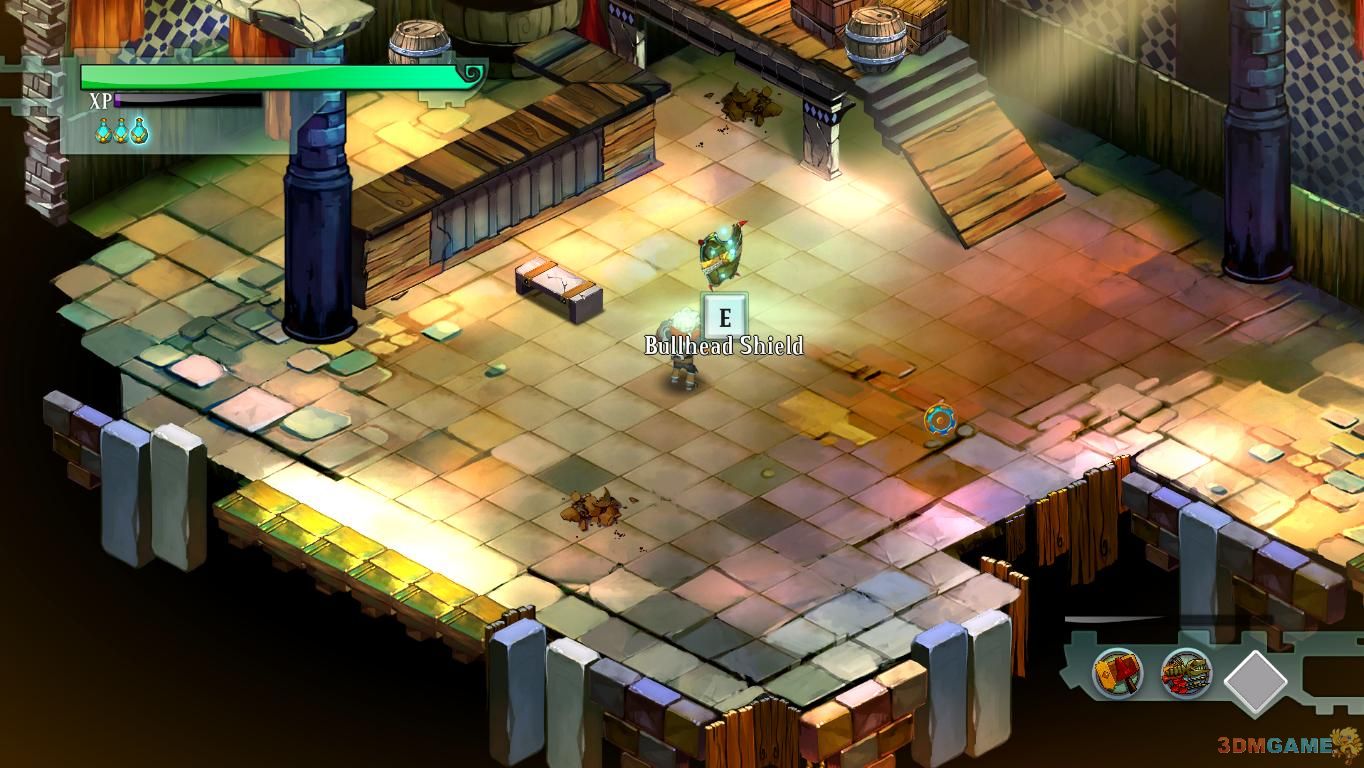Select the Cael Hammer weapon icon
Screen dimensions: 1364x768
pyautogui.click(x=1117, y=672)
